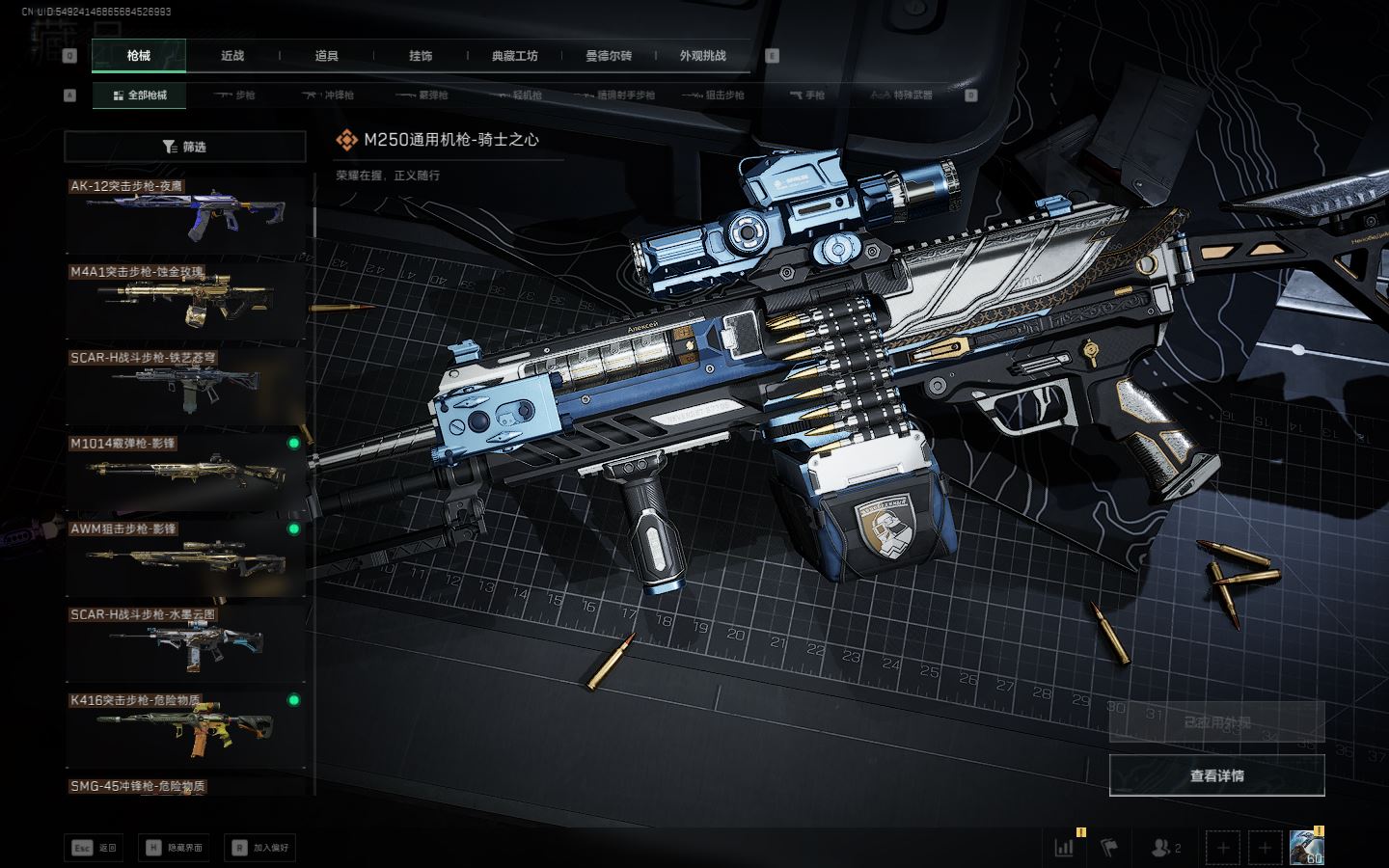Select the AWM狙击步枪-影锋 sniper skin
Screen dimensions: 1389x868
(x=184, y=558)
